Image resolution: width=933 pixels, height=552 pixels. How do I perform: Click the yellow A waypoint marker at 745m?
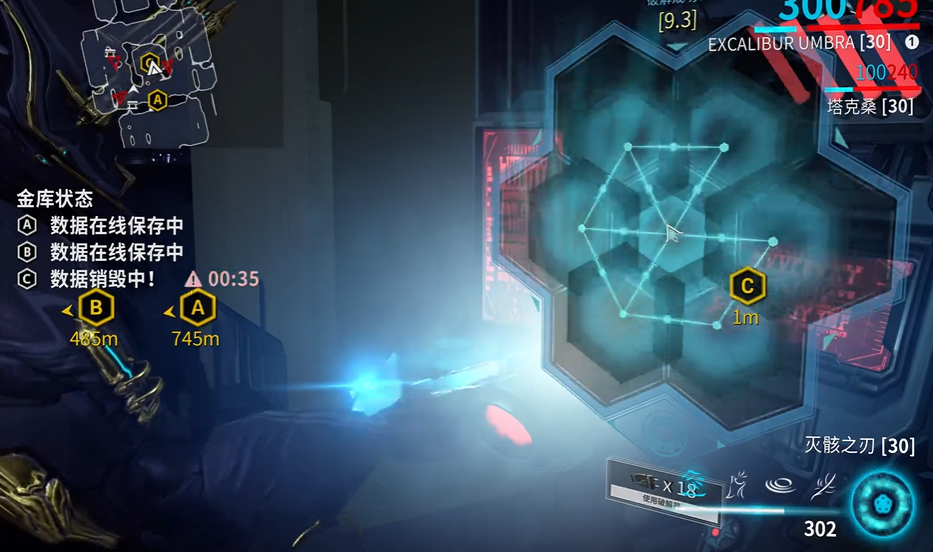pos(197,308)
